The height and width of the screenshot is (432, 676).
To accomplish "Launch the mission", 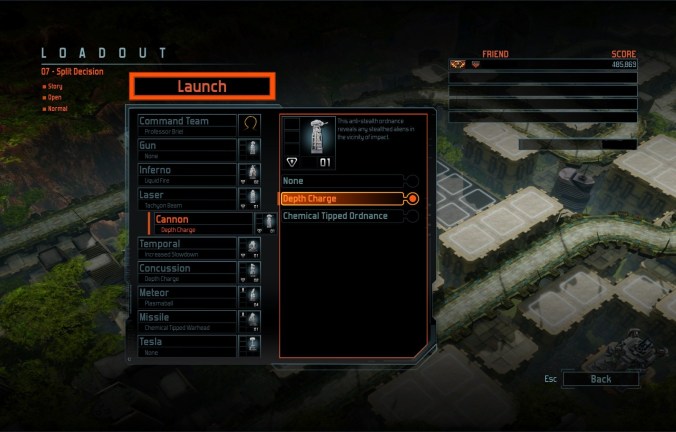I will [202, 86].
